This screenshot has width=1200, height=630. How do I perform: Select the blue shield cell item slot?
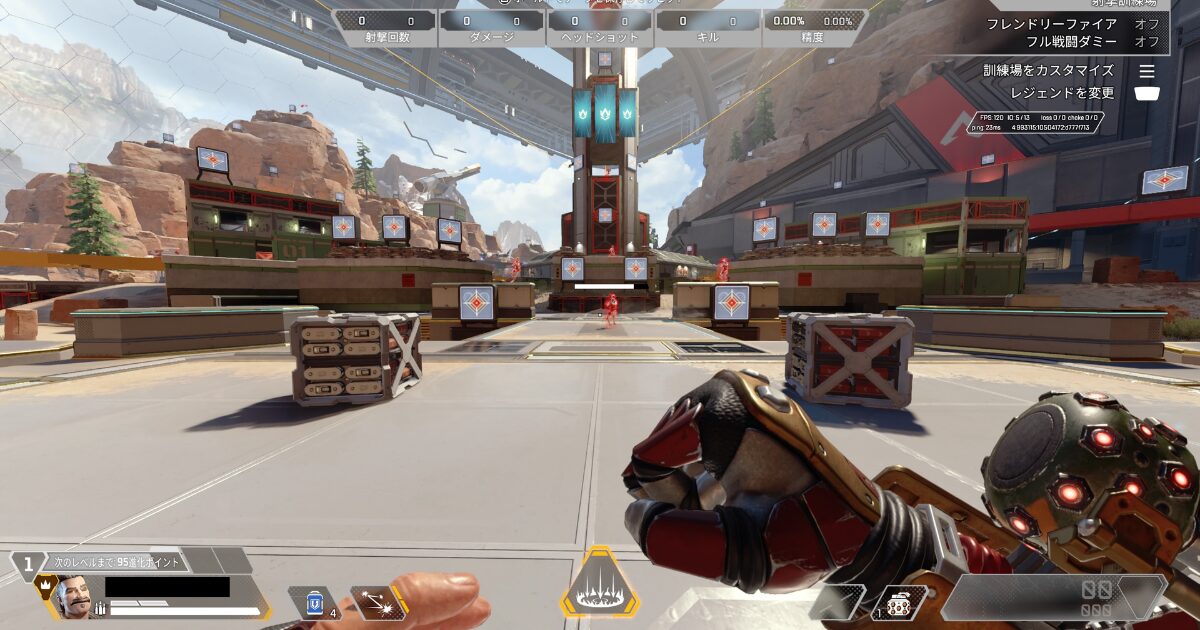tap(316, 602)
